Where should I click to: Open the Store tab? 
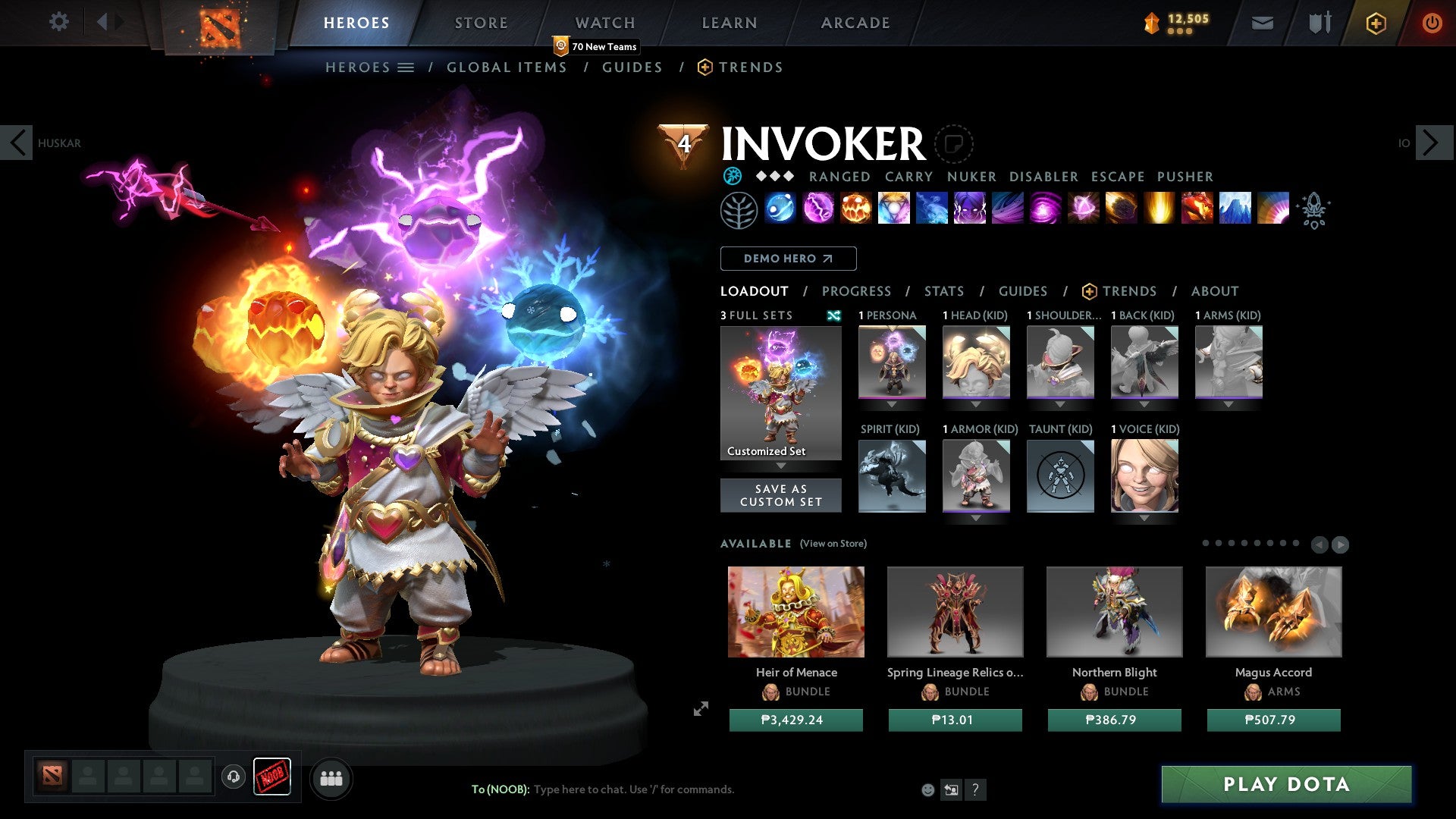[481, 23]
